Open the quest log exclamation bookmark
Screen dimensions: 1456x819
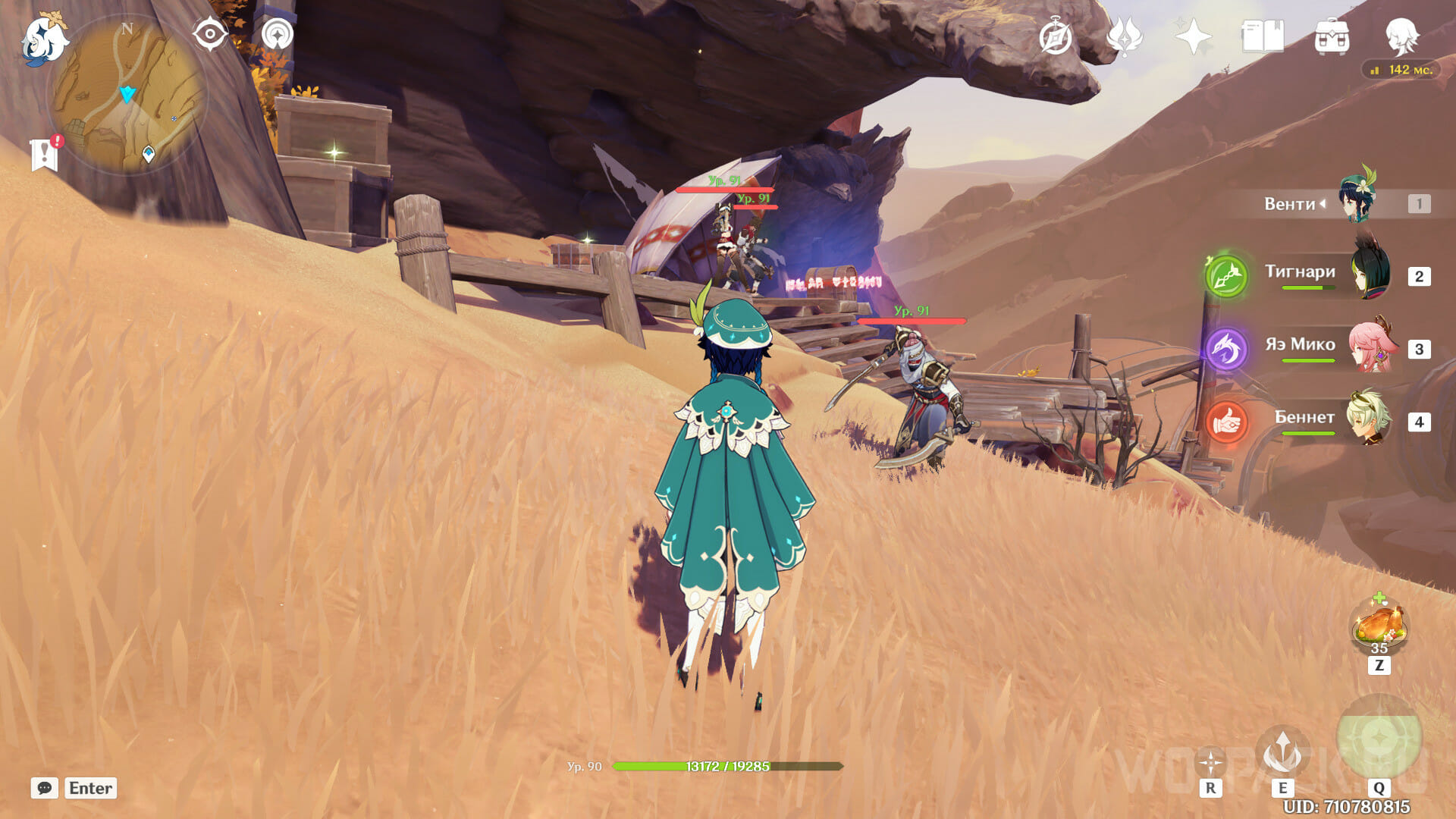click(x=45, y=154)
